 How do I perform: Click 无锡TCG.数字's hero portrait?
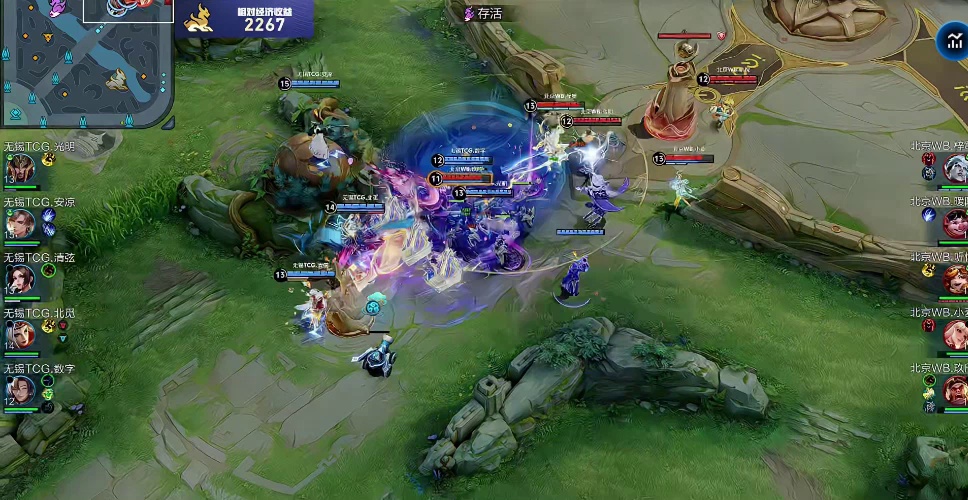[19, 392]
